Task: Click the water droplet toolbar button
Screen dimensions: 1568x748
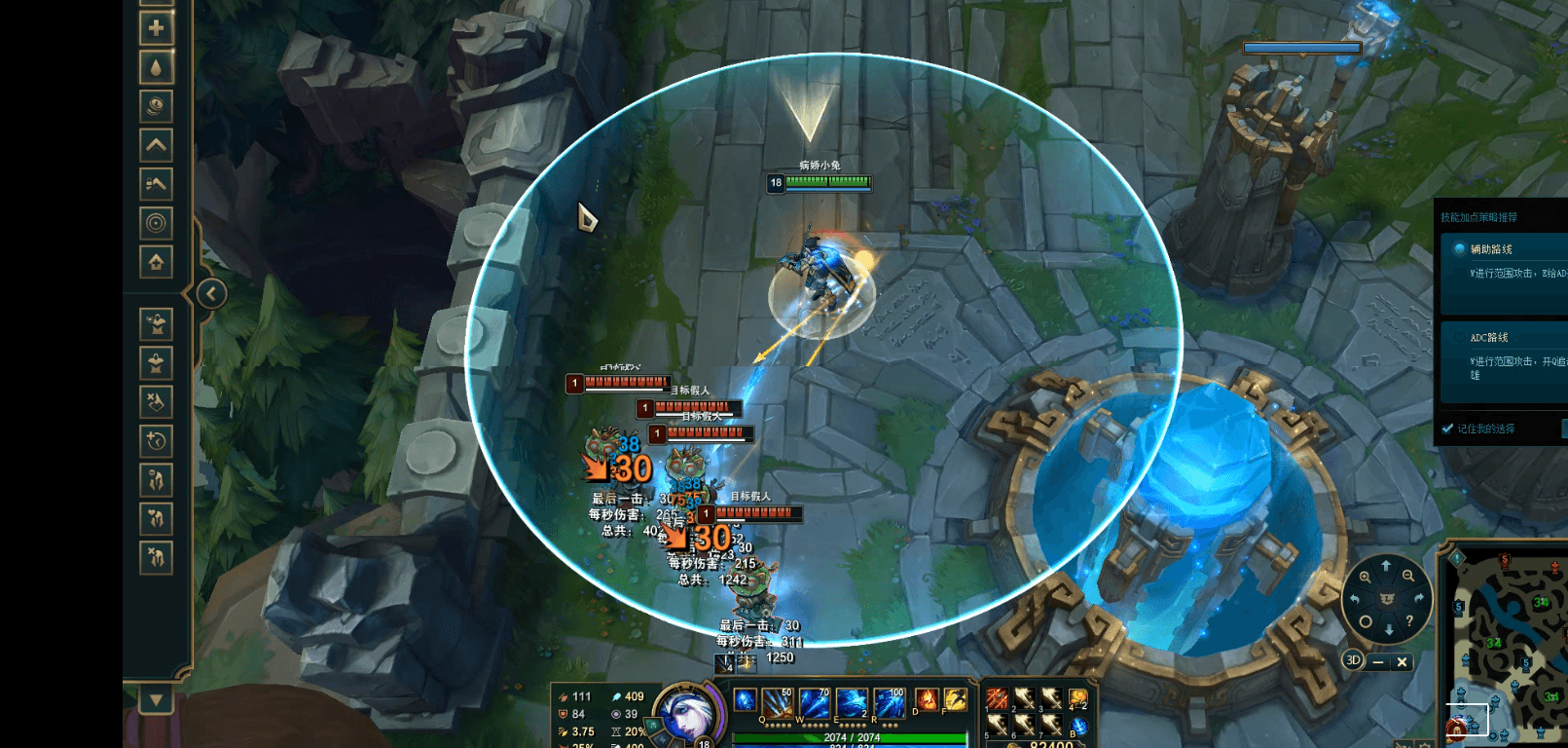Action: click(x=156, y=67)
